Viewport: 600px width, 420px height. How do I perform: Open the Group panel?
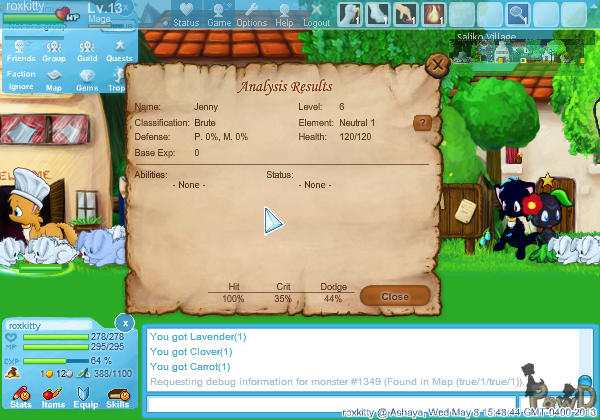point(54,51)
